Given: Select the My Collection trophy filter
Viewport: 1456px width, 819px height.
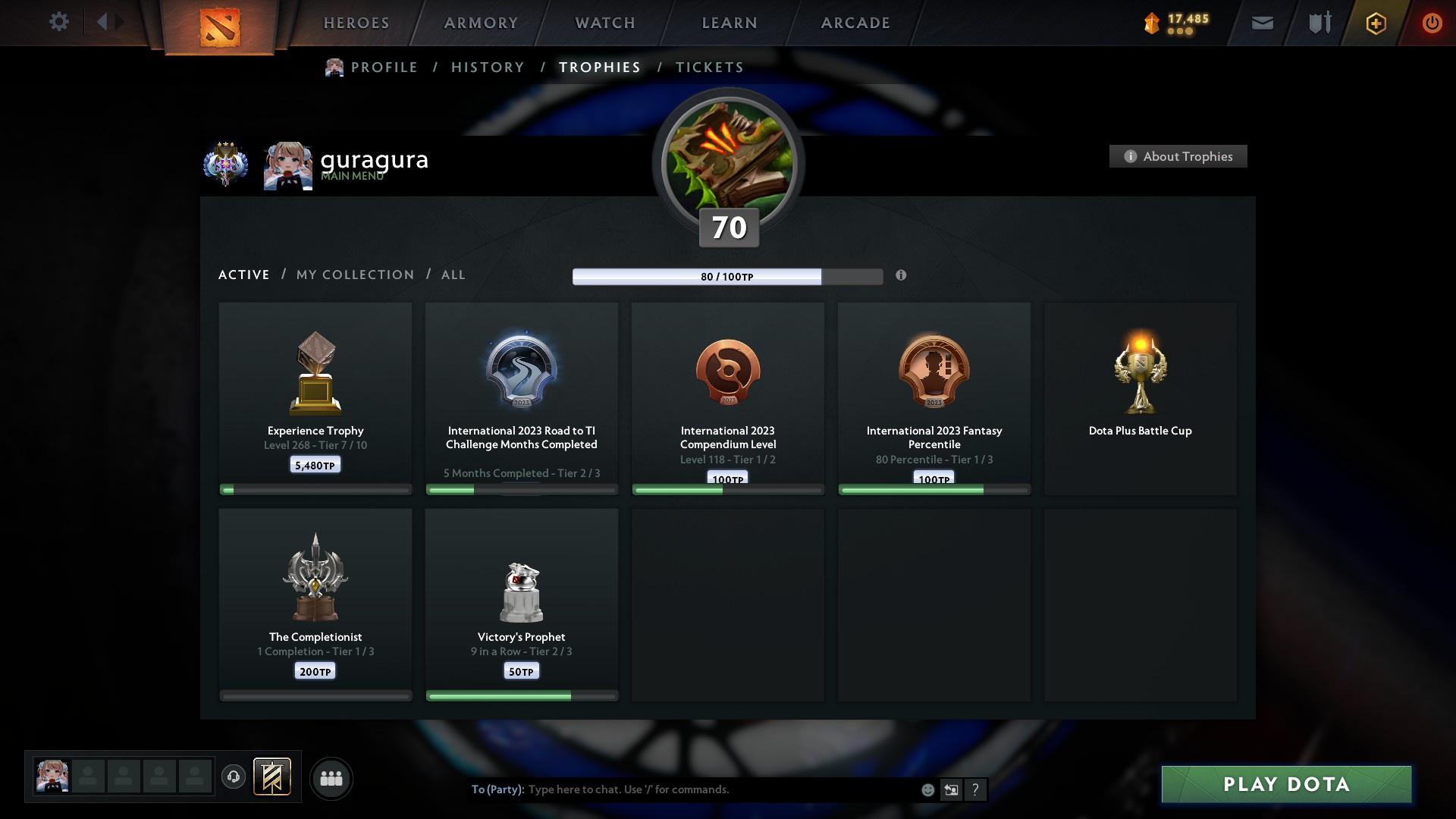Looking at the screenshot, I should pos(355,275).
